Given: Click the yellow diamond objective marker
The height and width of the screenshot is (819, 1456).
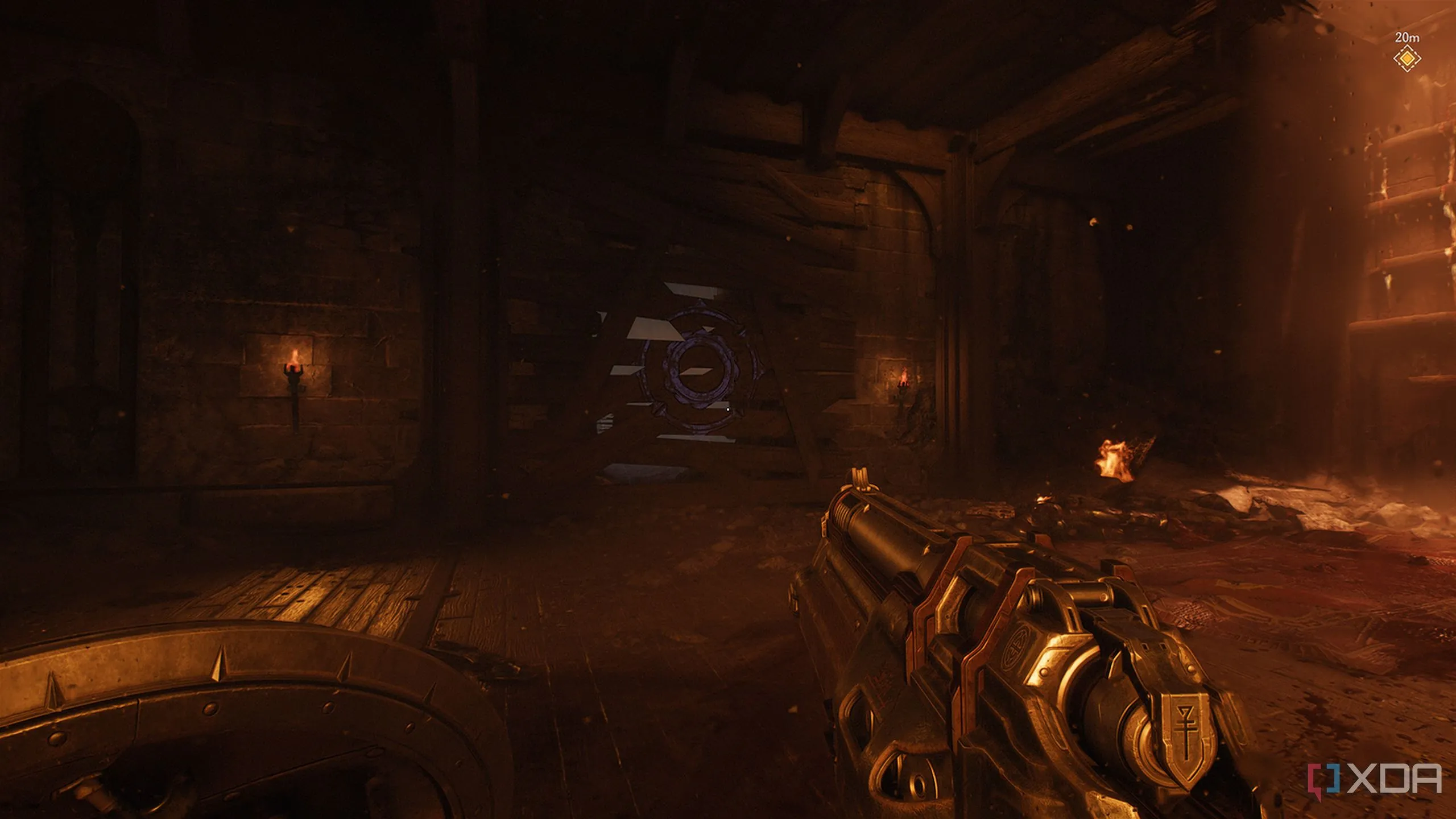Looking at the screenshot, I should tap(1407, 58).
